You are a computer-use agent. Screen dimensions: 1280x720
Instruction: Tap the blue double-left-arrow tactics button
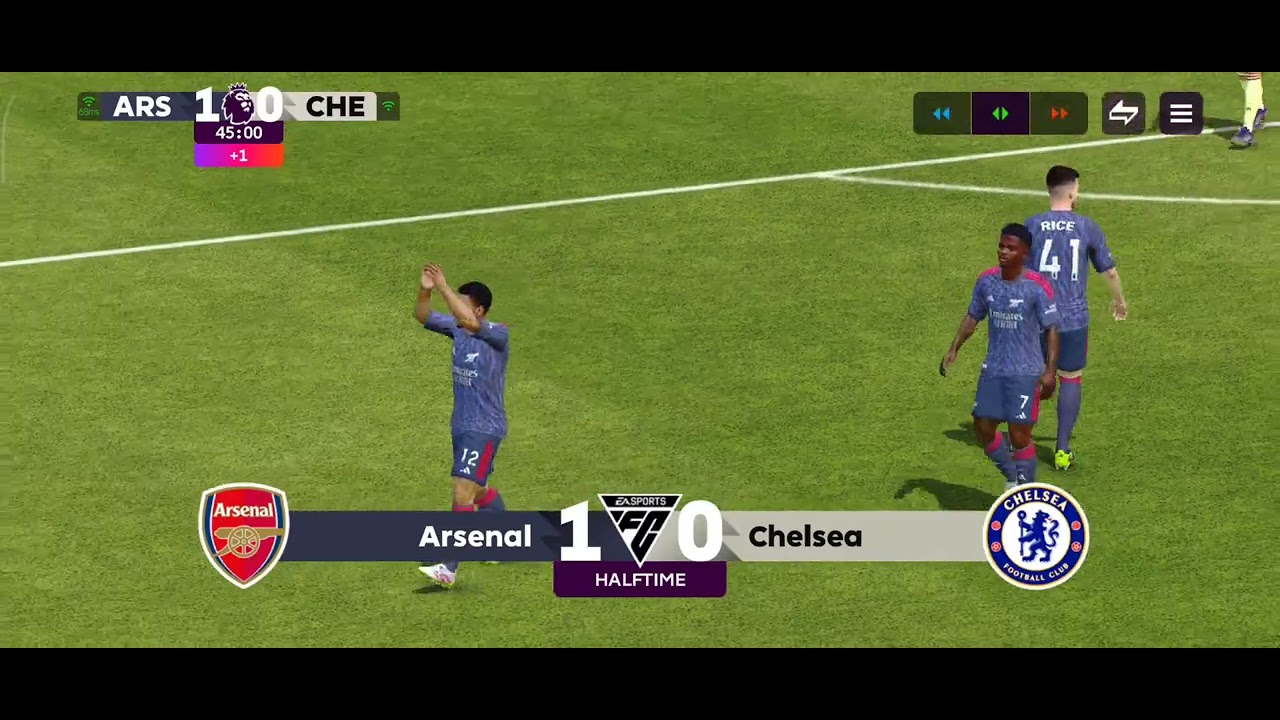(x=942, y=114)
